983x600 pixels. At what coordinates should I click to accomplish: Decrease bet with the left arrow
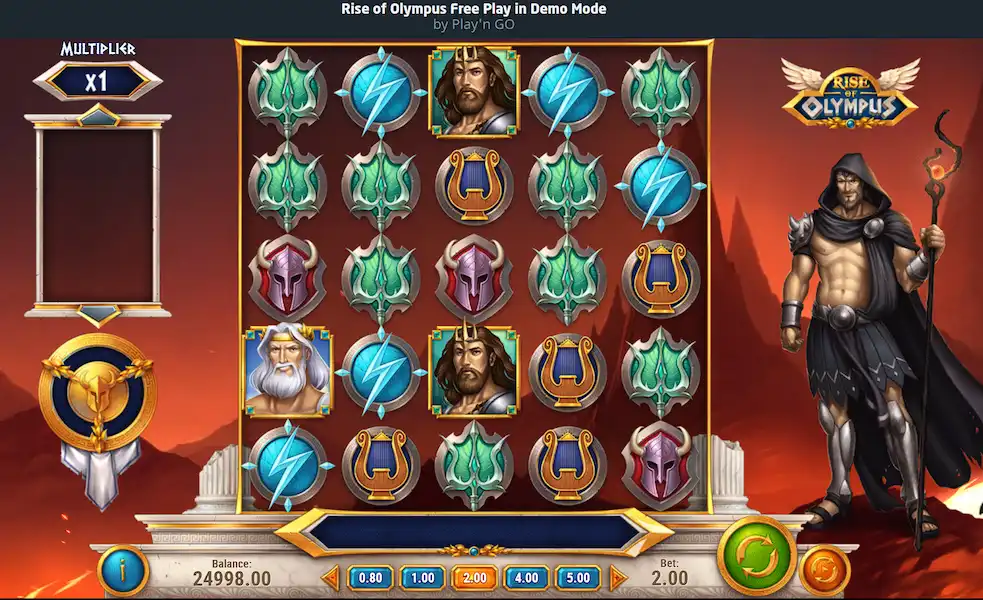pos(332,577)
